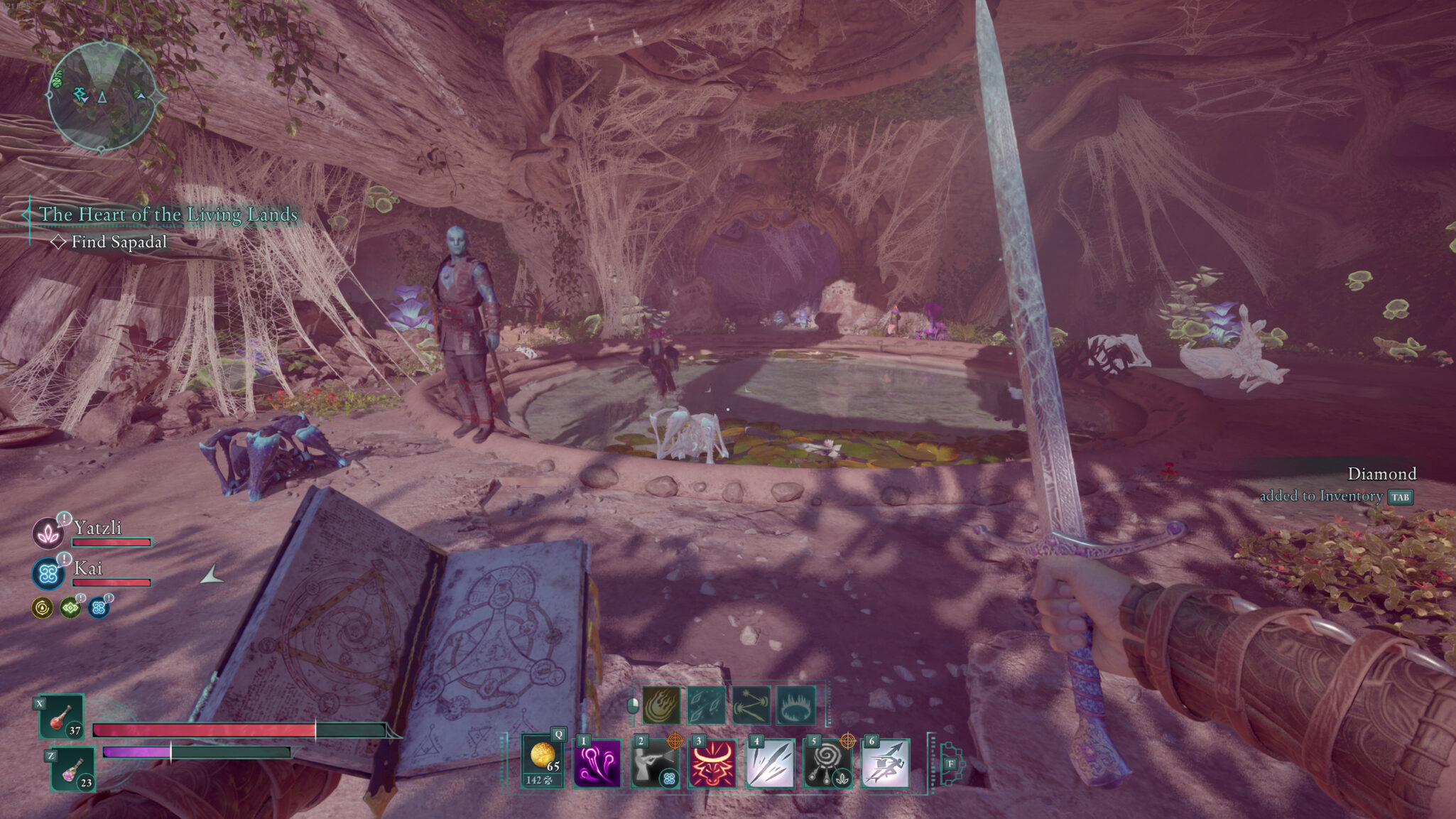Open The Heart of the Living Lands quest tracker
The height and width of the screenshot is (819, 1456).
pyautogui.click(x=168, y=214)
